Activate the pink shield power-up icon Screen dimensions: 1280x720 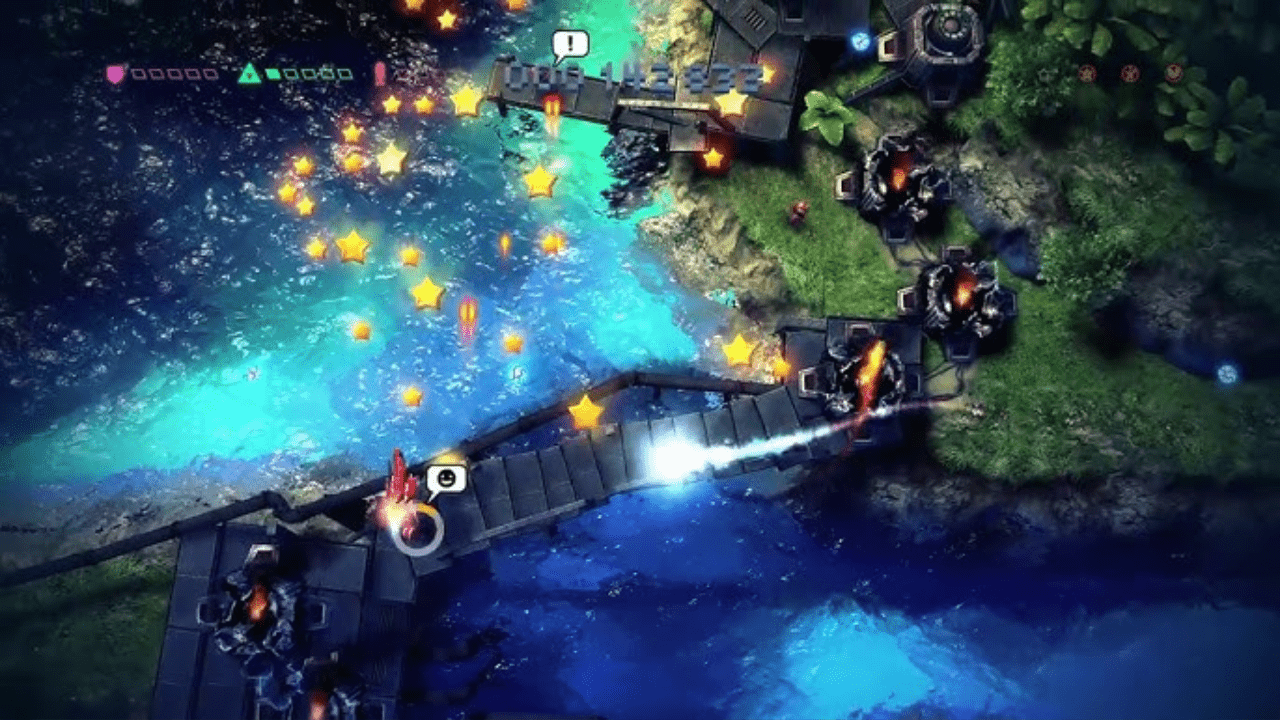click(x=116, y=73)
